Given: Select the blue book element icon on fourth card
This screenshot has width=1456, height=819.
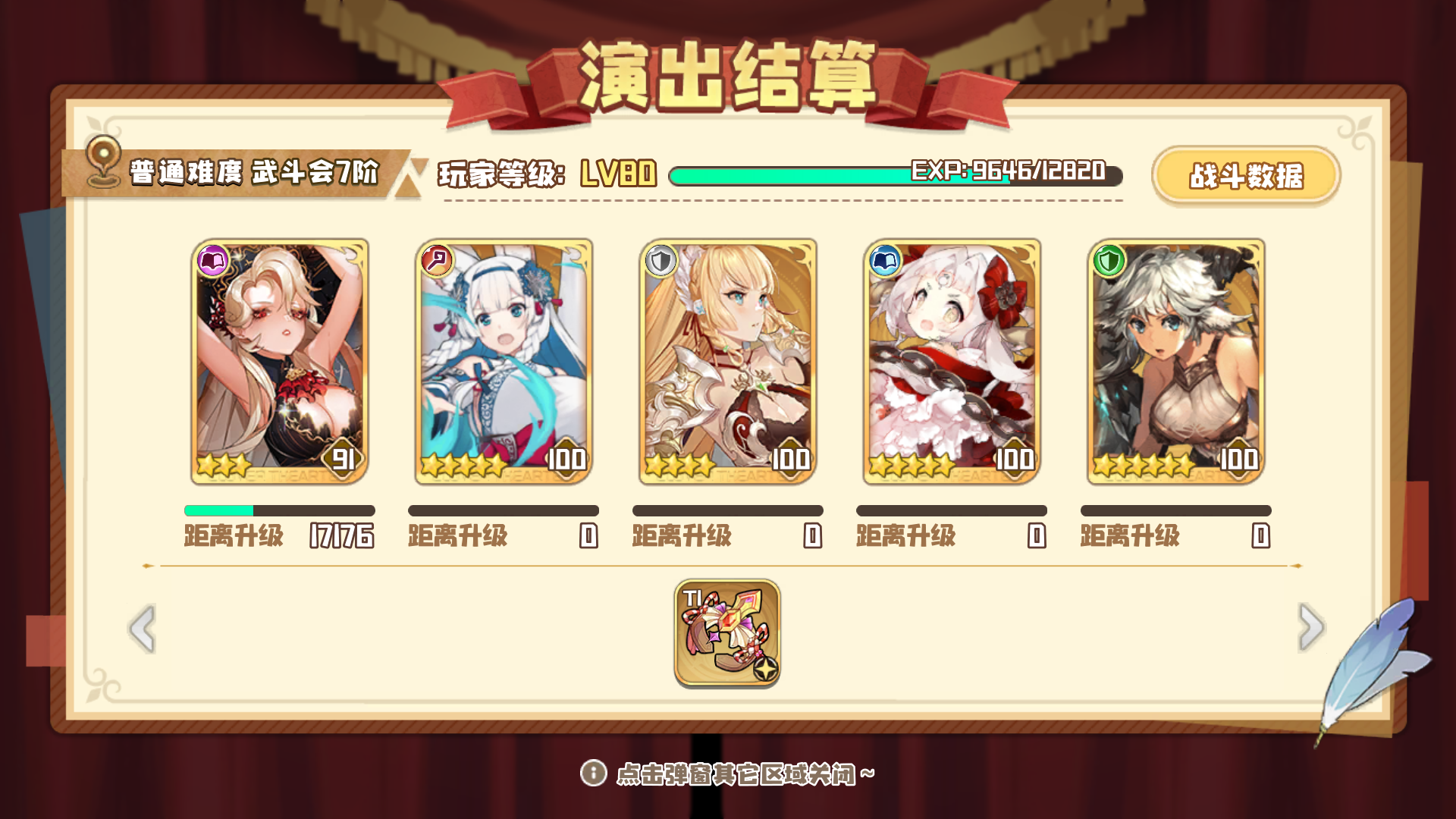Looking at the screenshot, I should (884, 260).
